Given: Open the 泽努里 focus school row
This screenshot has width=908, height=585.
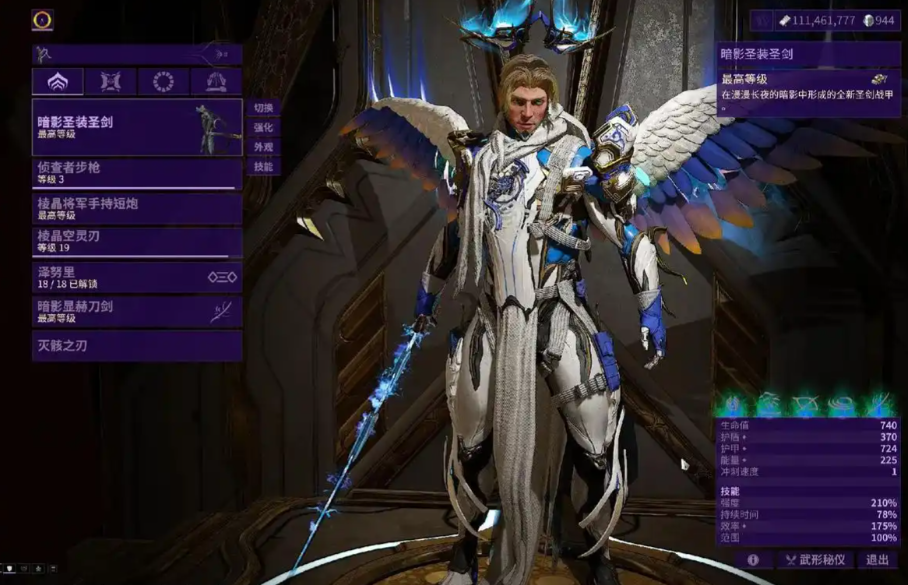Looking at the screenshot, I should [x=137, y=277].
